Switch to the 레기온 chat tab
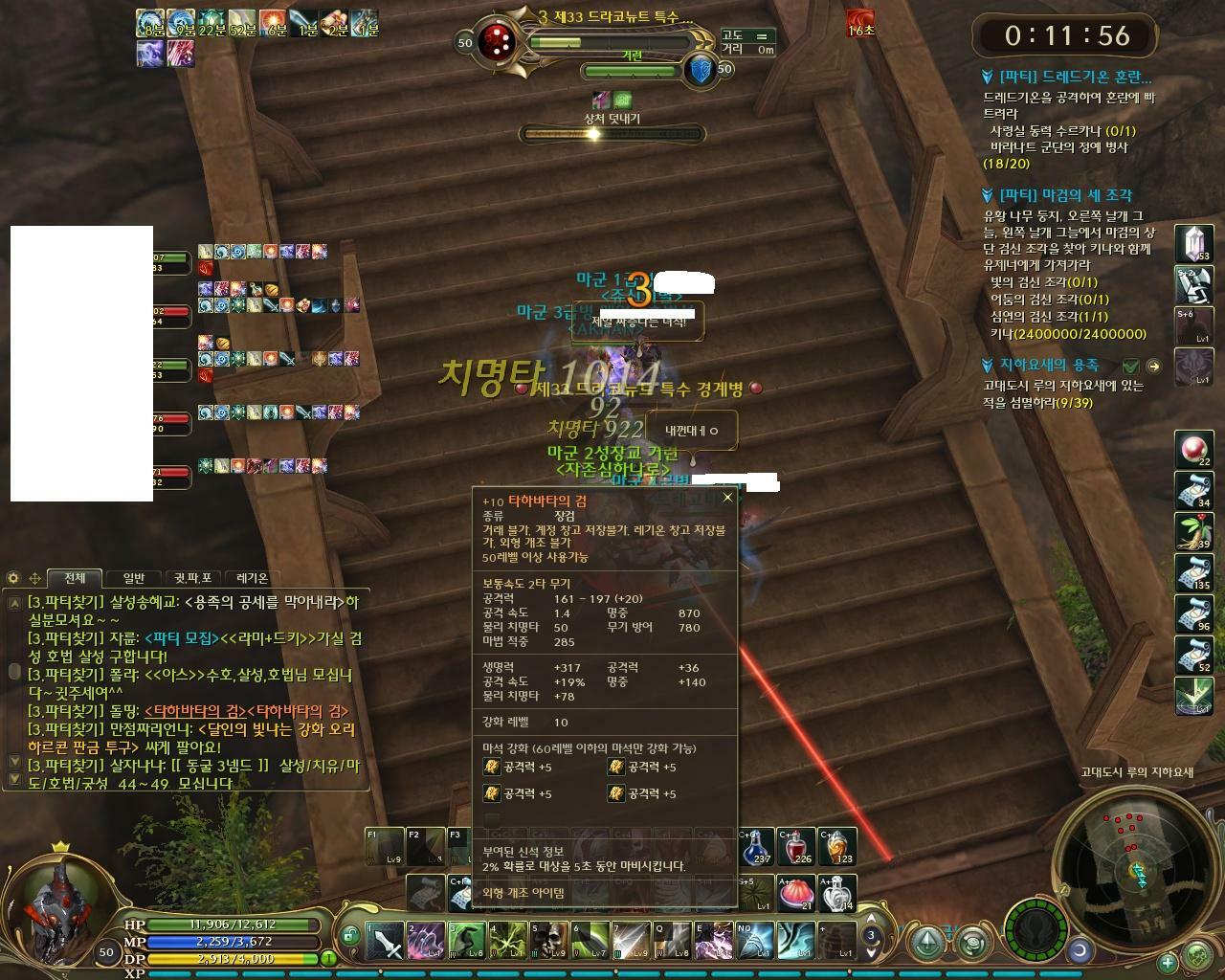Screen dimensions: 1225x980 click(x=251, y=577)
